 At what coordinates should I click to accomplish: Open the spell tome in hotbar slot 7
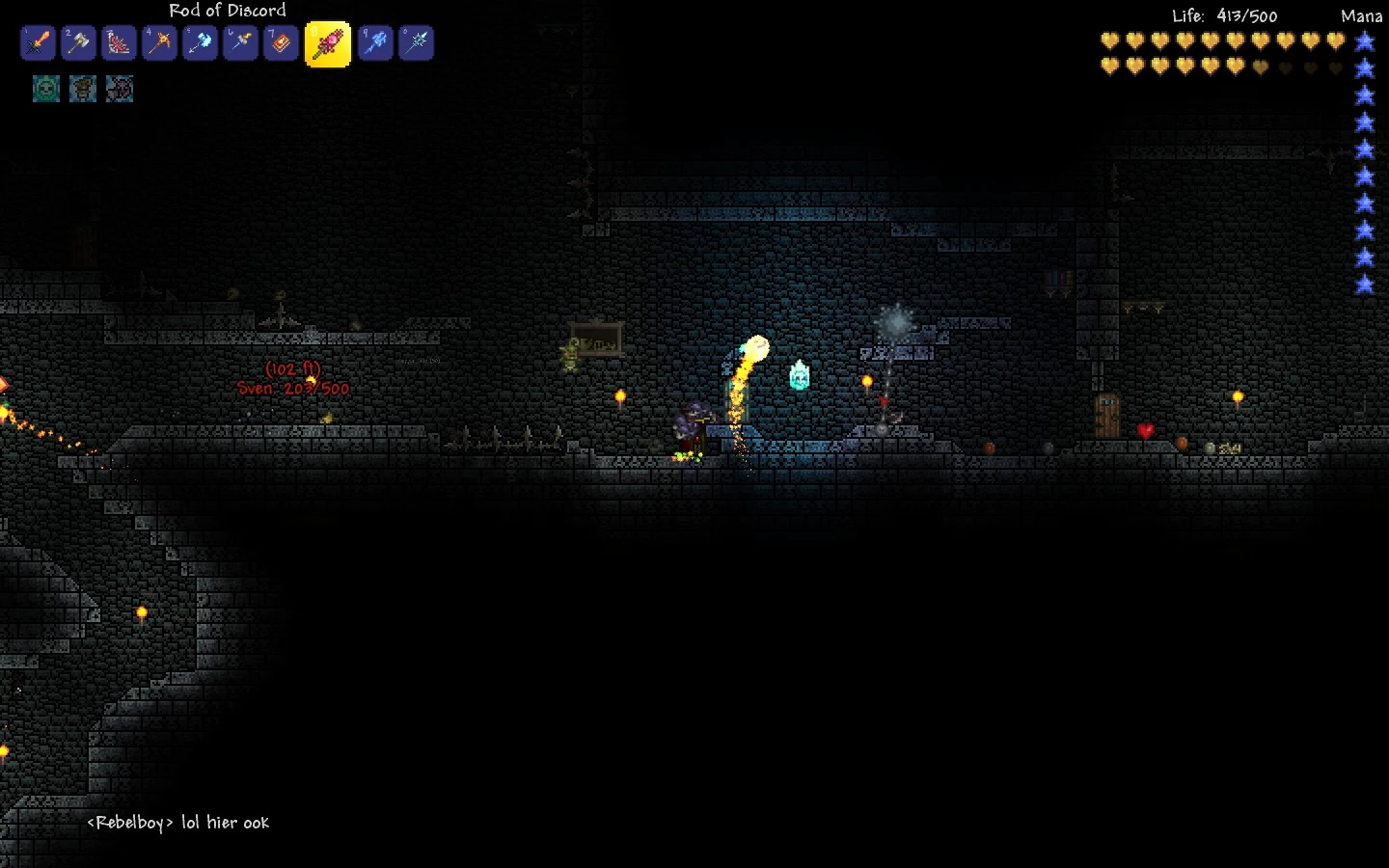pos(281,42)
